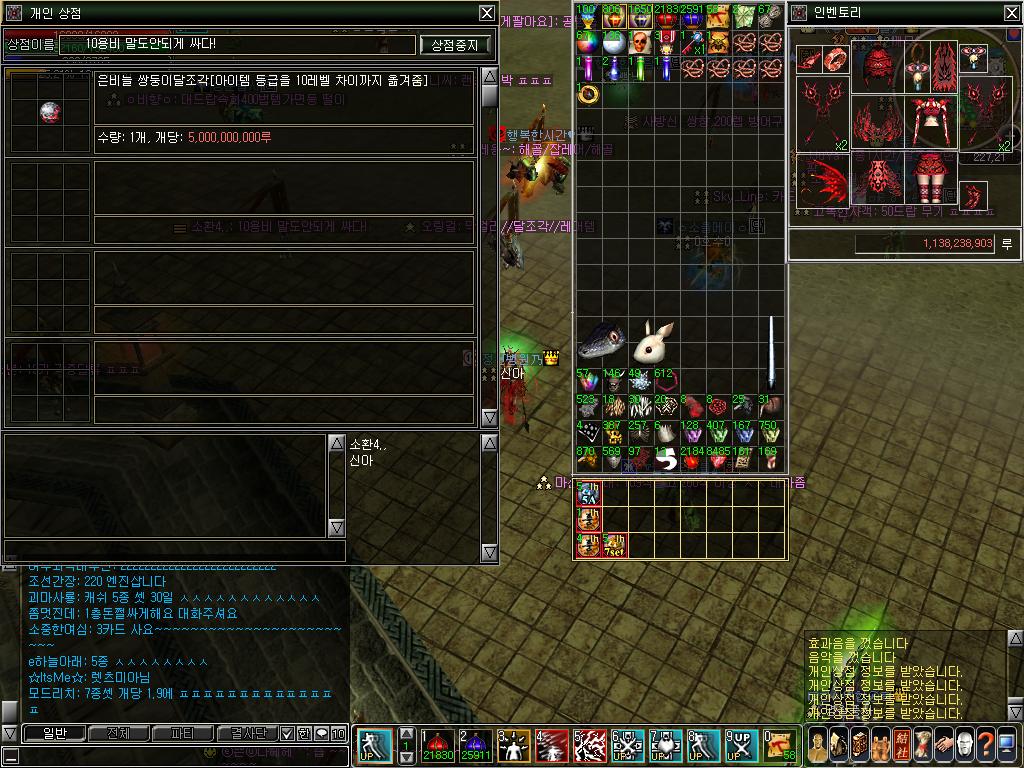Close the personal shop window
The height and width of the screenshot is (768, 1024).
[486, 13]
